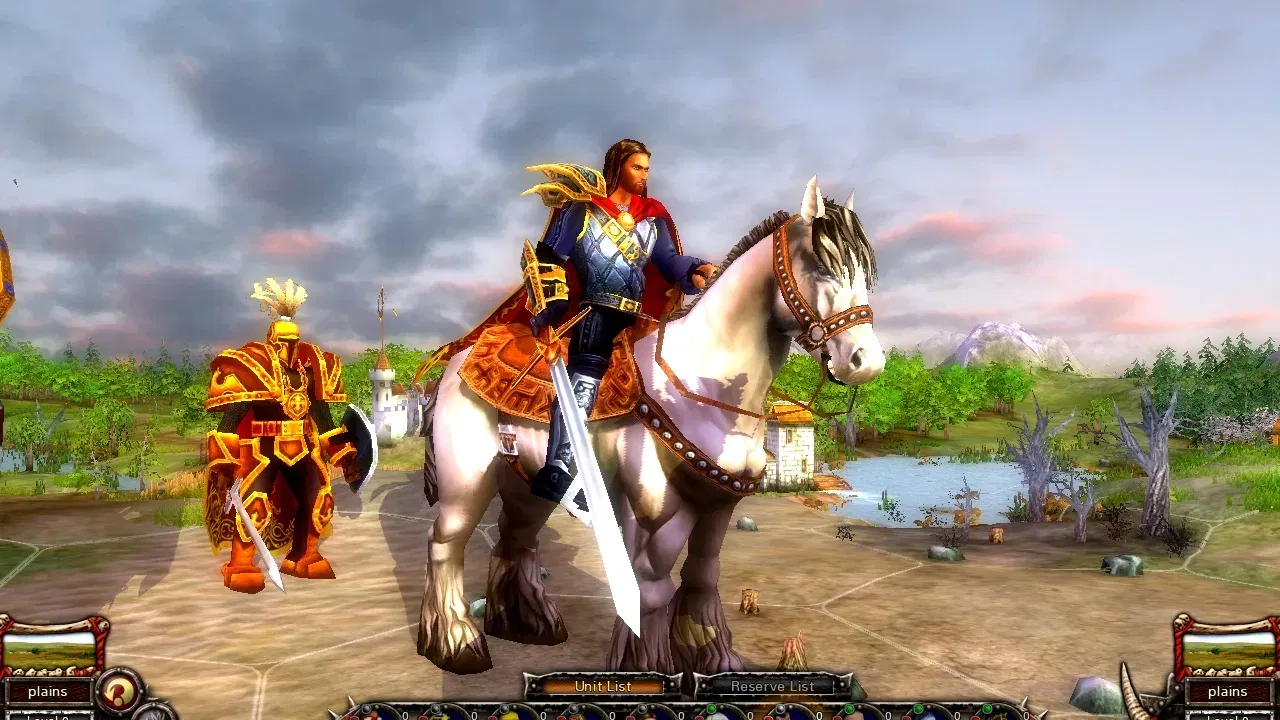Switch to the Reserve List tab
This screenshot has height=720, width=1280.
point(773,687)
